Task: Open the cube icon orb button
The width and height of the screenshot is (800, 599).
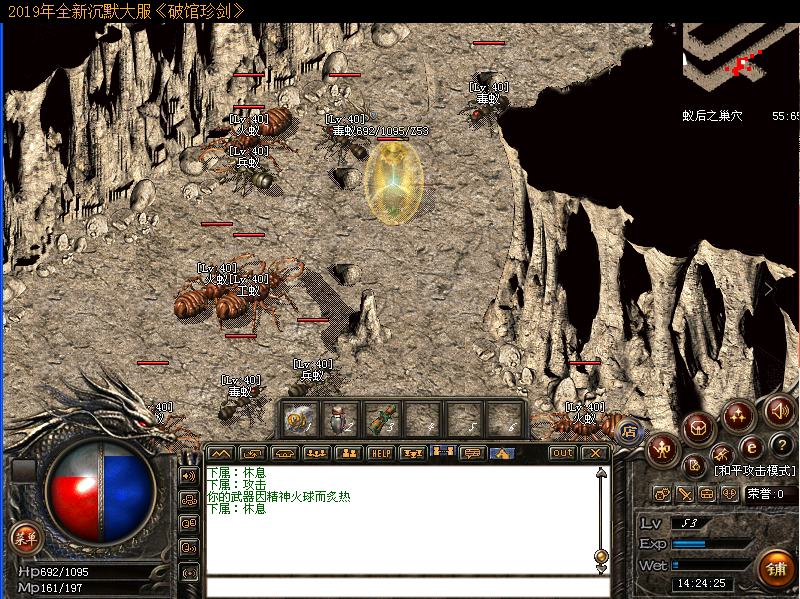Action: (x=698, y=426)
